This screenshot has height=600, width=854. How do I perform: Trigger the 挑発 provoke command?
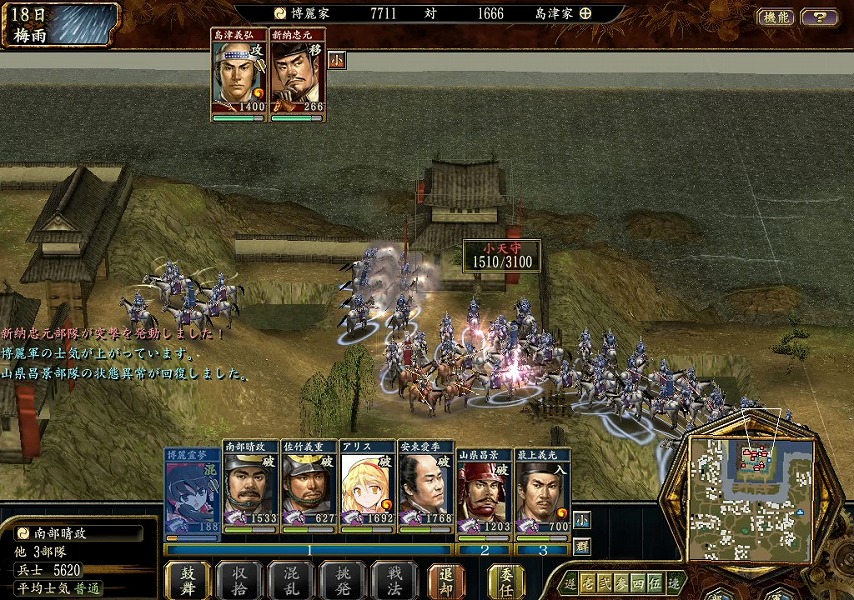[x=343, y=580]
